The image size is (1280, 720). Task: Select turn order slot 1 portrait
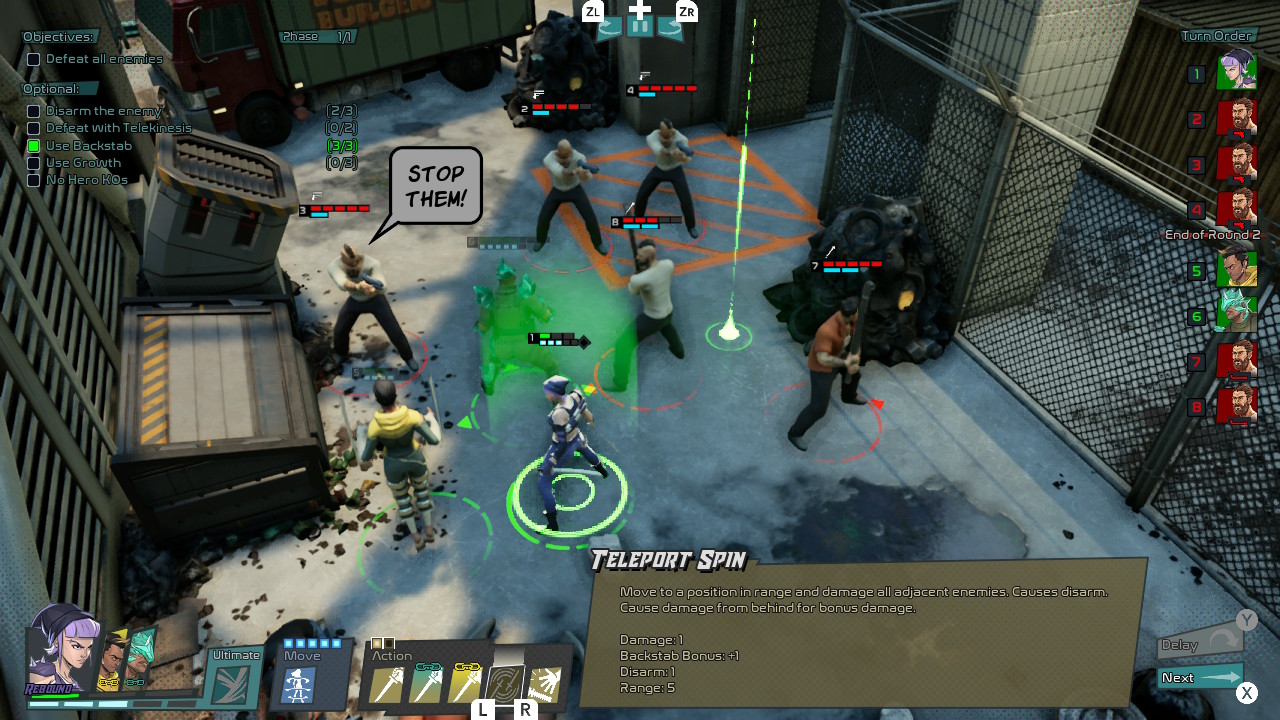tap(1236, 71)
